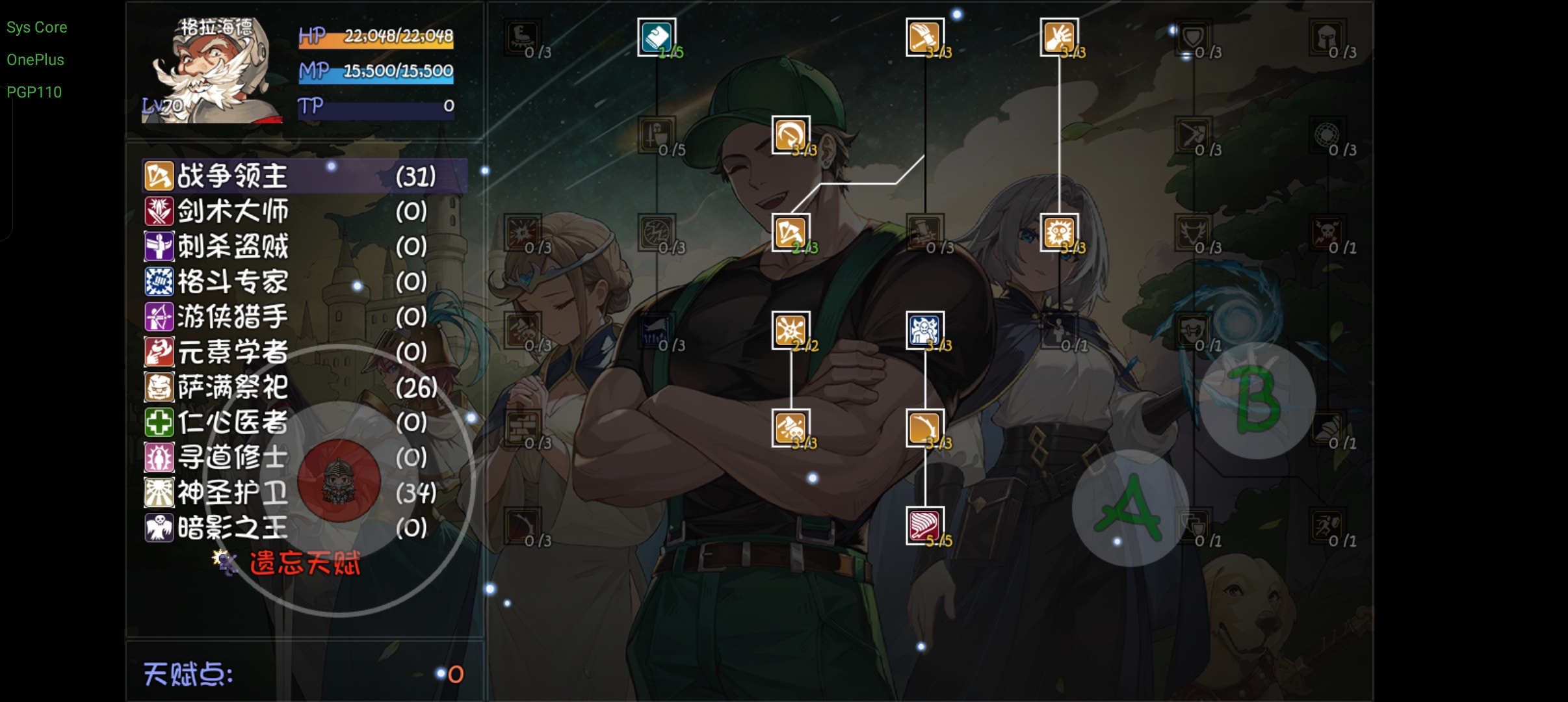
Task: Choose the 仁心医者 class row
Action: pos(232,422)
